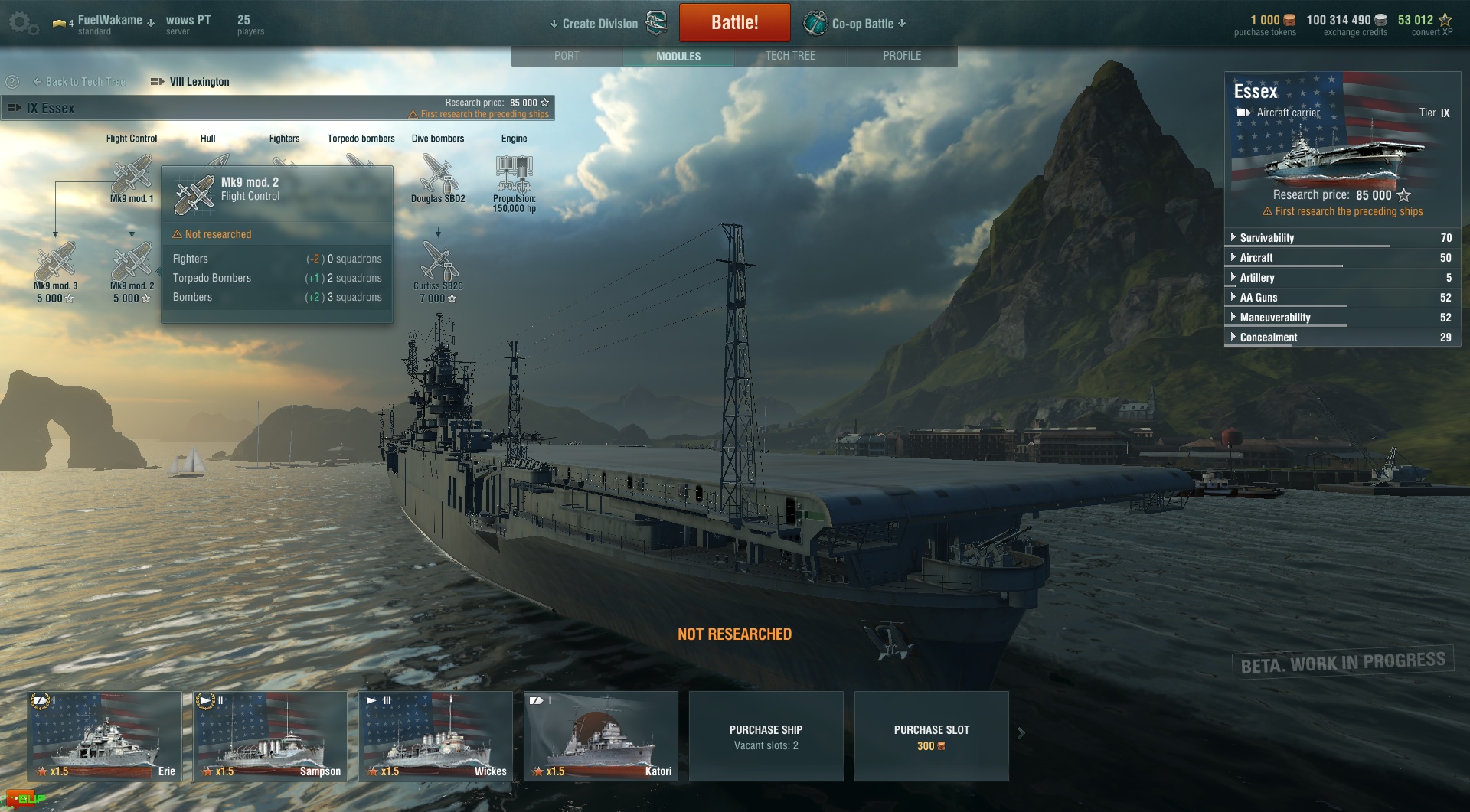Image resolution: width=1470 pixels, height=812 pixels.
Task: Buy a new slot for 300 tokens
Action: click(931, 736)
